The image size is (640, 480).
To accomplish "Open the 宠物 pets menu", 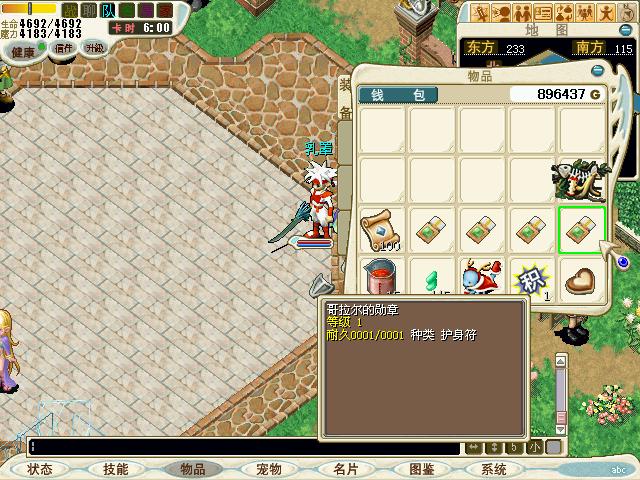I will click(x=268, y=469).
